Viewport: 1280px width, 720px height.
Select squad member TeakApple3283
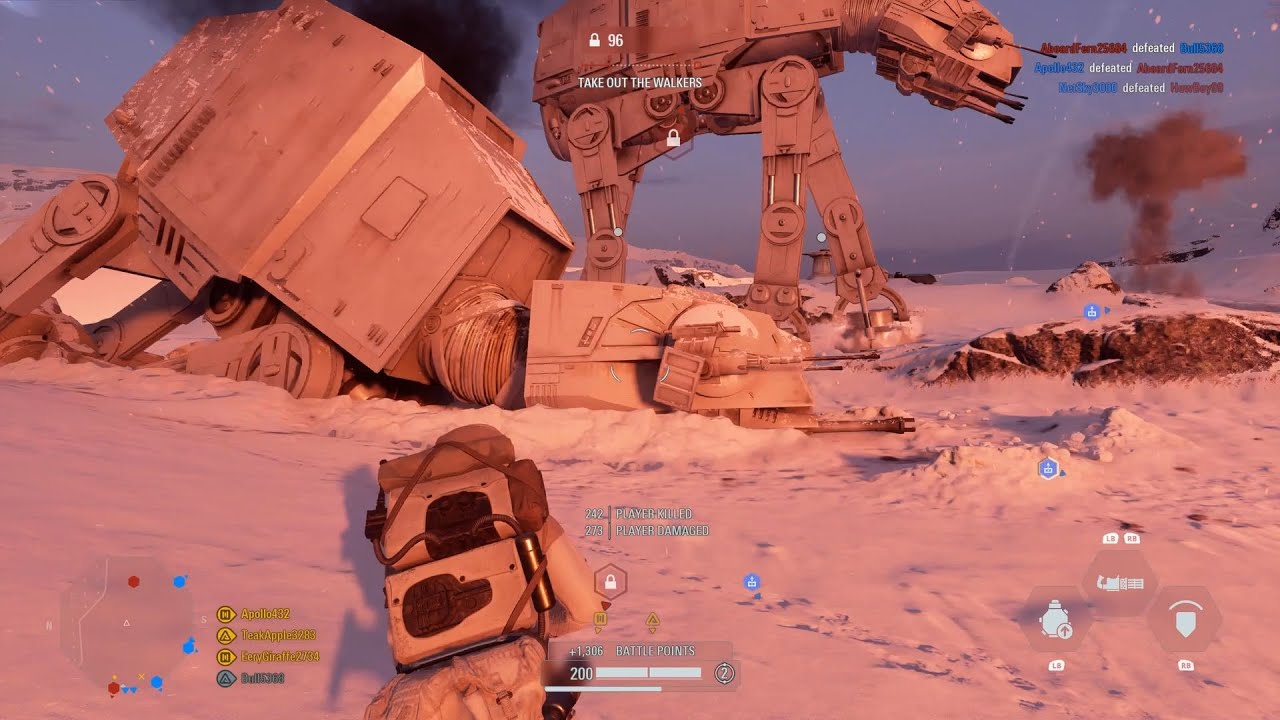[x=277, y=635]
